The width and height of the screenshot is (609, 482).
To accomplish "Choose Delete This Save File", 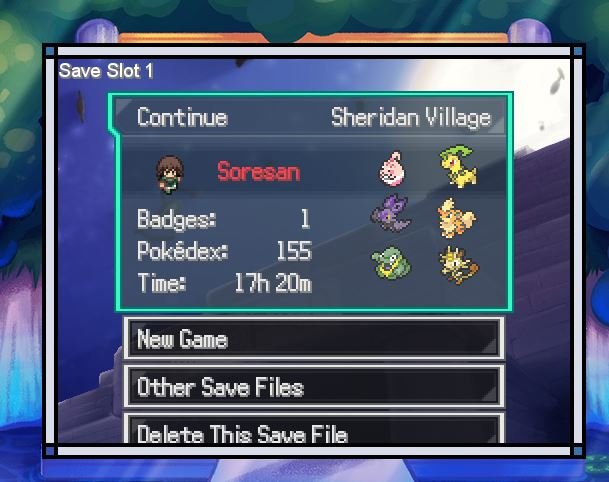I will click(312, 433).
